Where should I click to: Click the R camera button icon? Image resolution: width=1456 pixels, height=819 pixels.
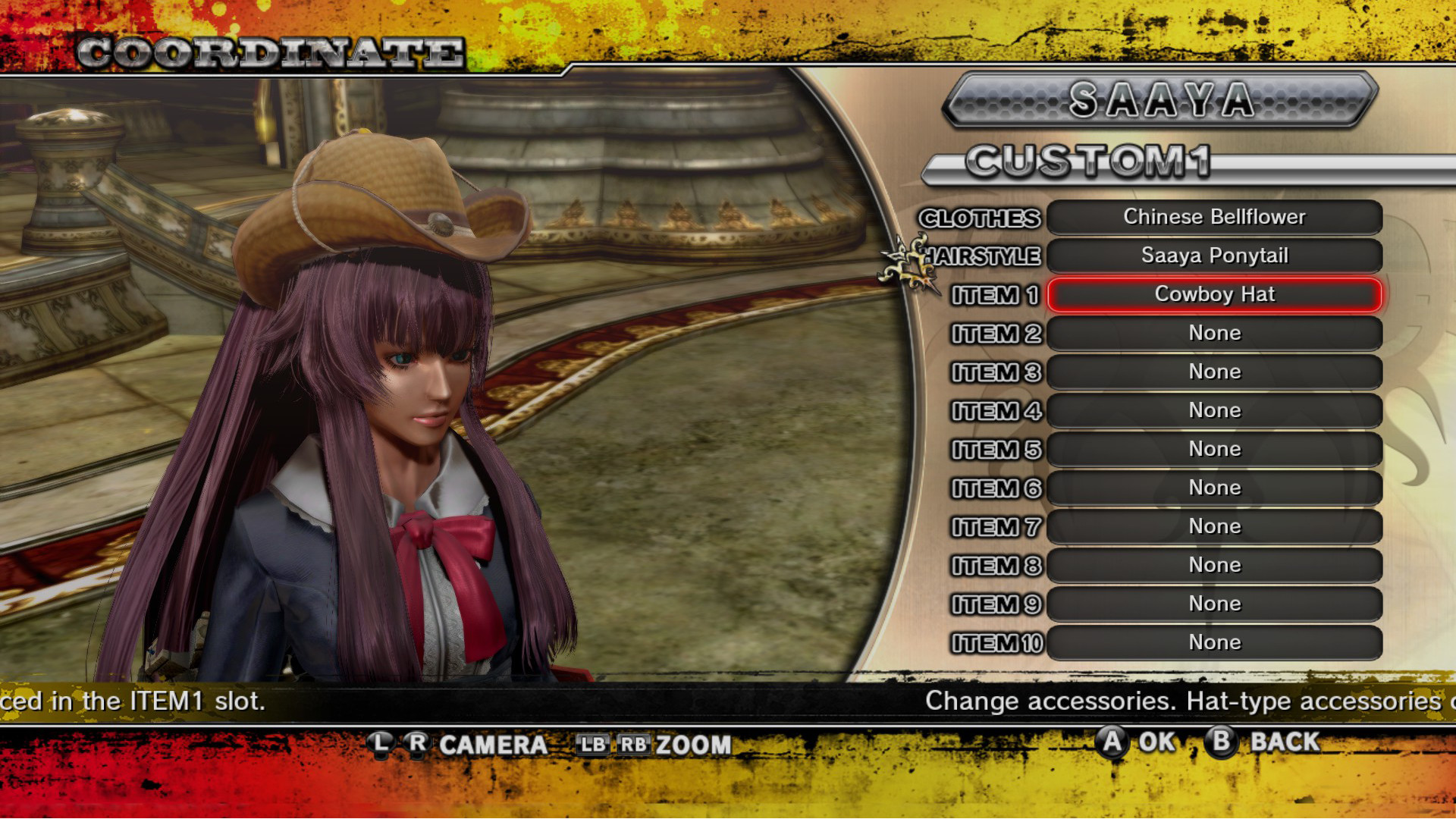[418, 745]
